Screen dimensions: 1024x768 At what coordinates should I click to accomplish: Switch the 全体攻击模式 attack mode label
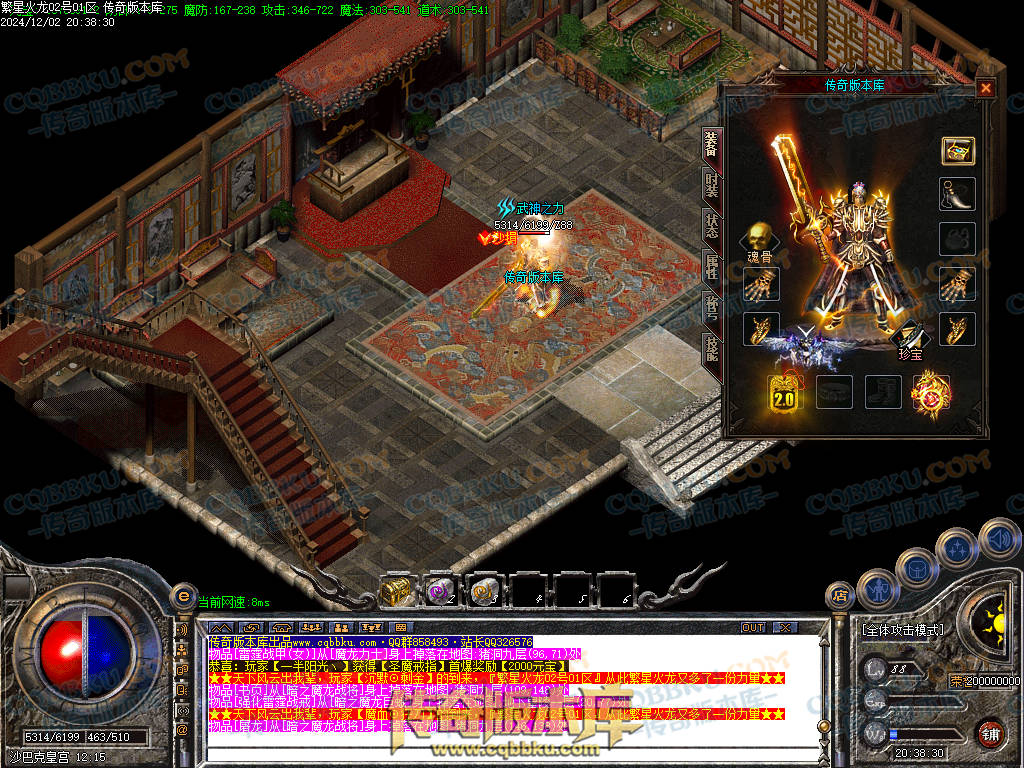902,630
